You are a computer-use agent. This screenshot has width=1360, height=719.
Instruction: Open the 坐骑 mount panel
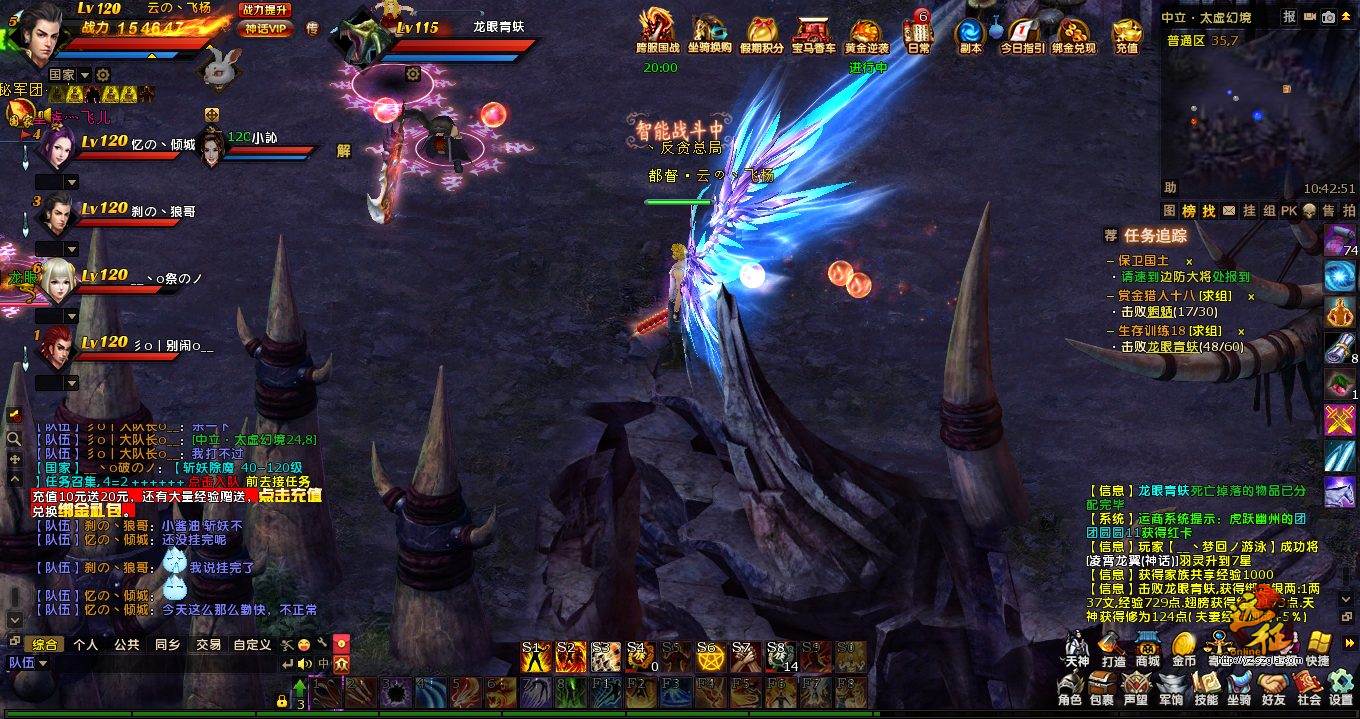1239,687
